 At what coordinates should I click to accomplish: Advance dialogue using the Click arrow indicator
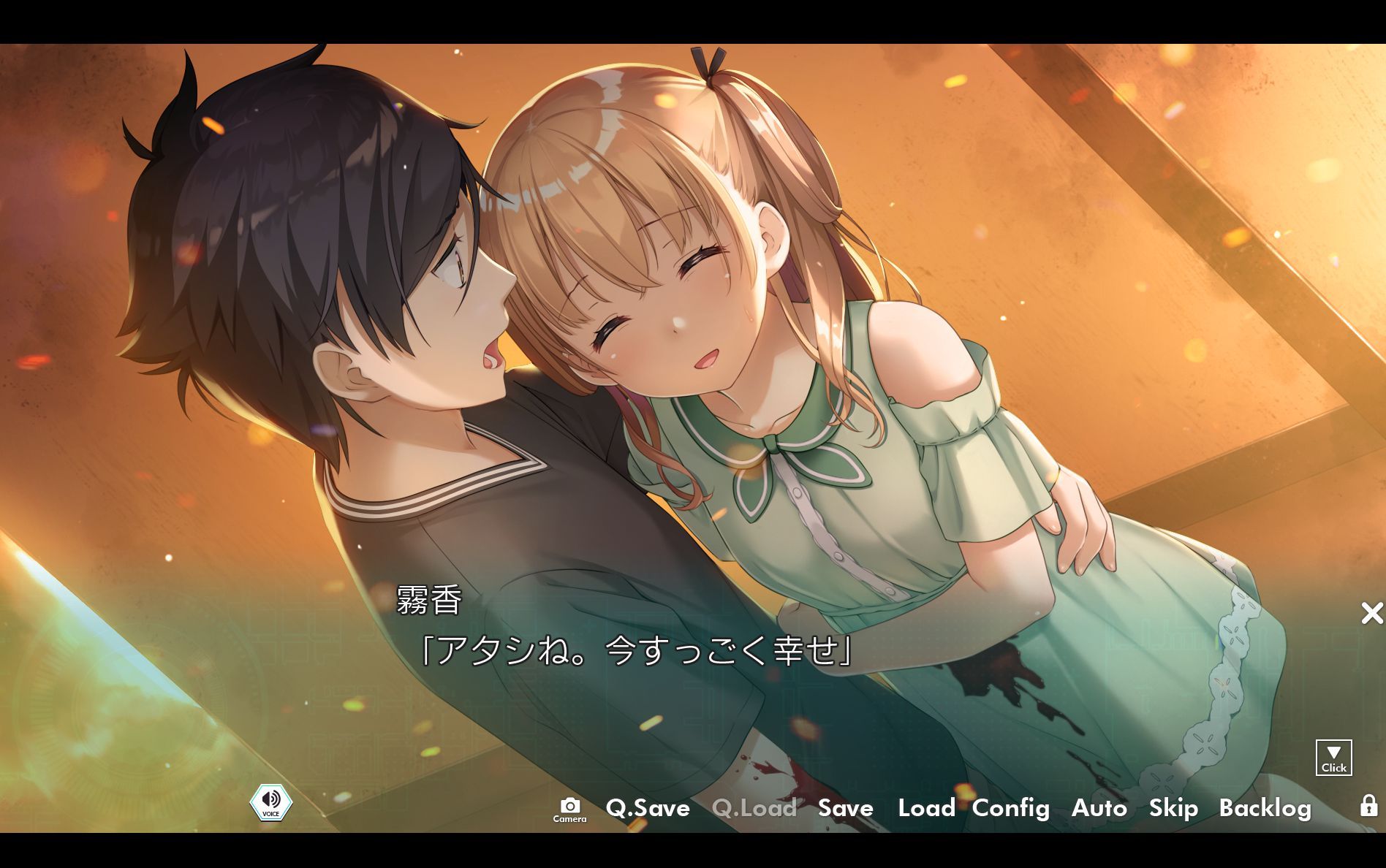[1333, 758]
